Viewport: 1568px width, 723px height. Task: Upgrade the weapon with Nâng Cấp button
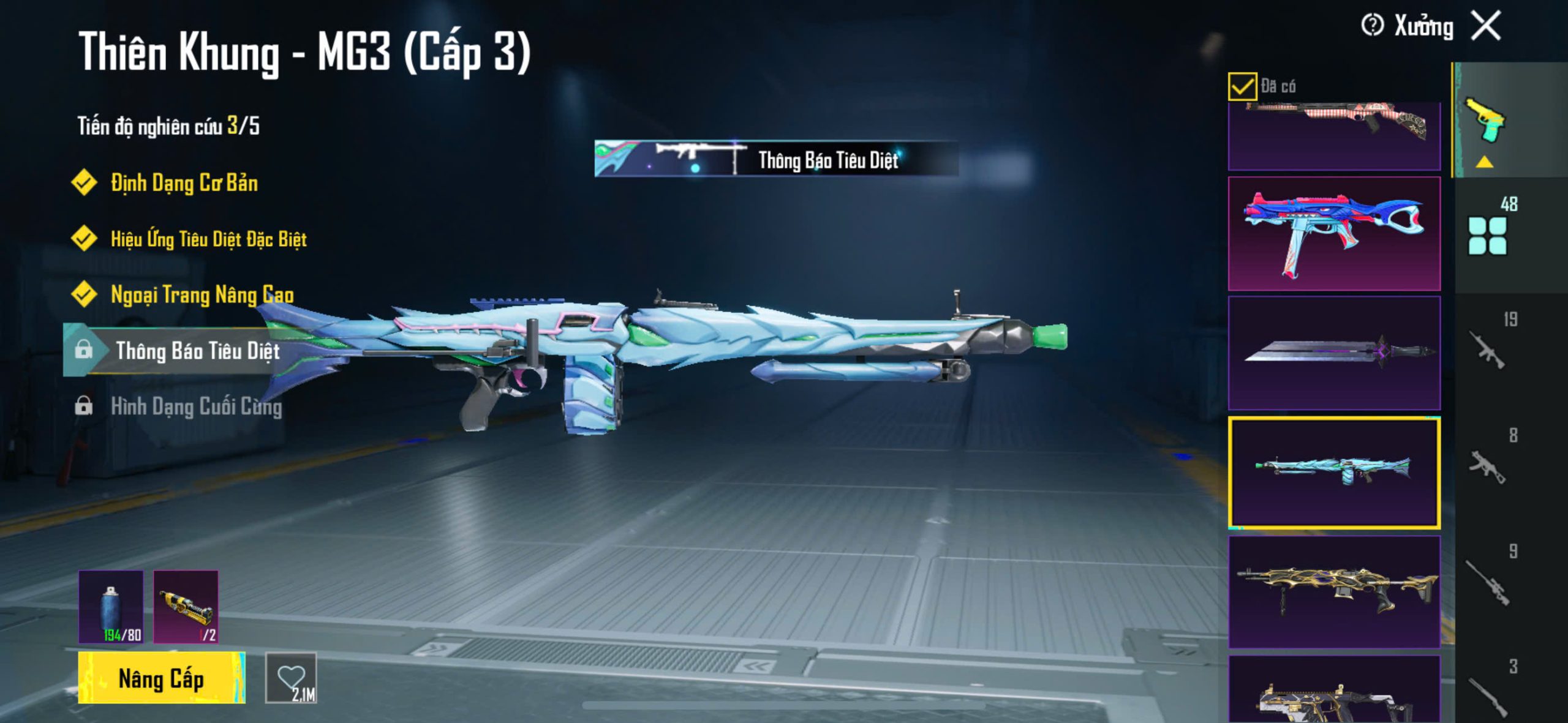pyautogui.click(x=161, y=678)
